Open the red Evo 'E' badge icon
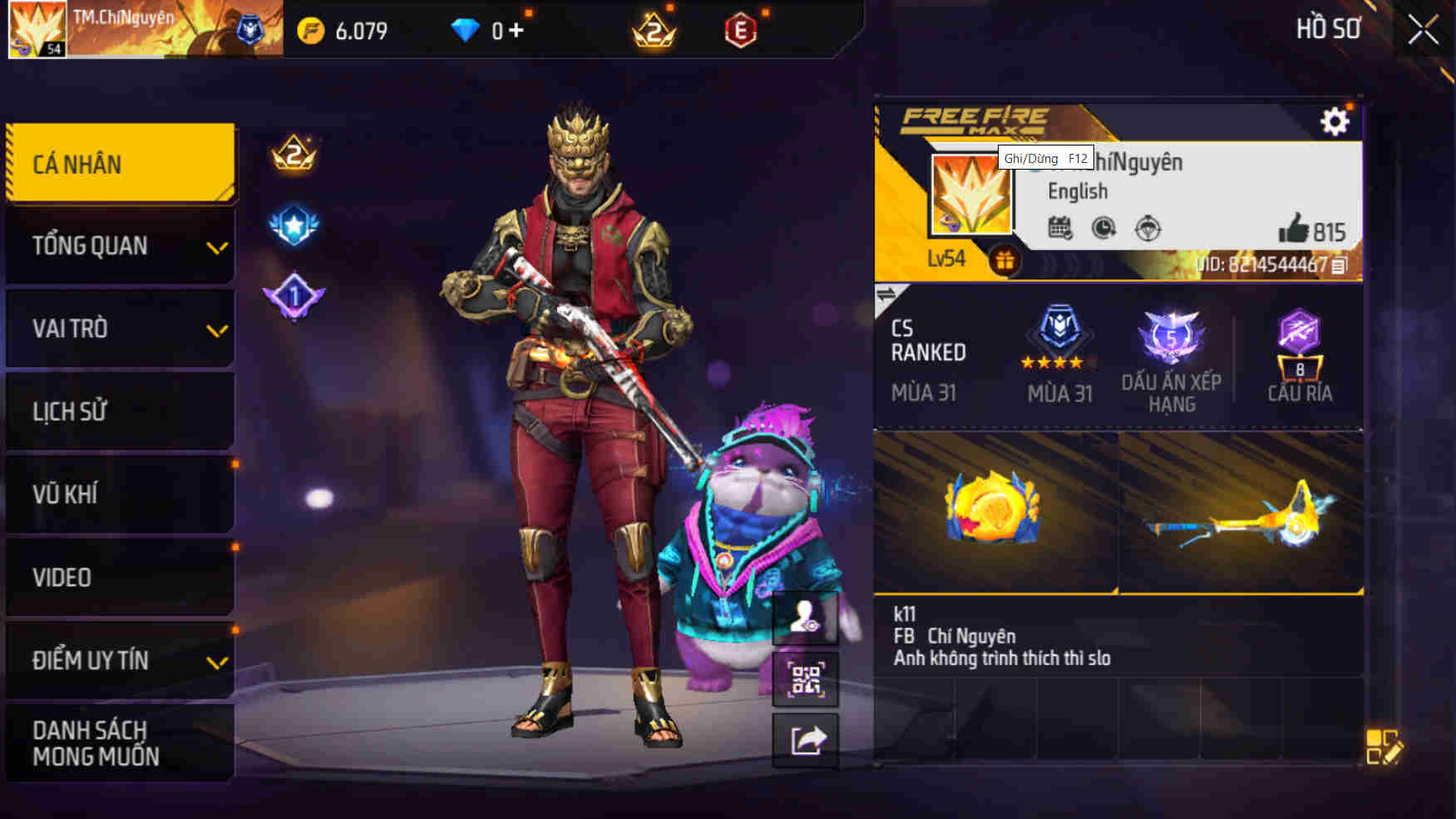Viewport: 1456px width, 819px height. [x=740, y=30]
